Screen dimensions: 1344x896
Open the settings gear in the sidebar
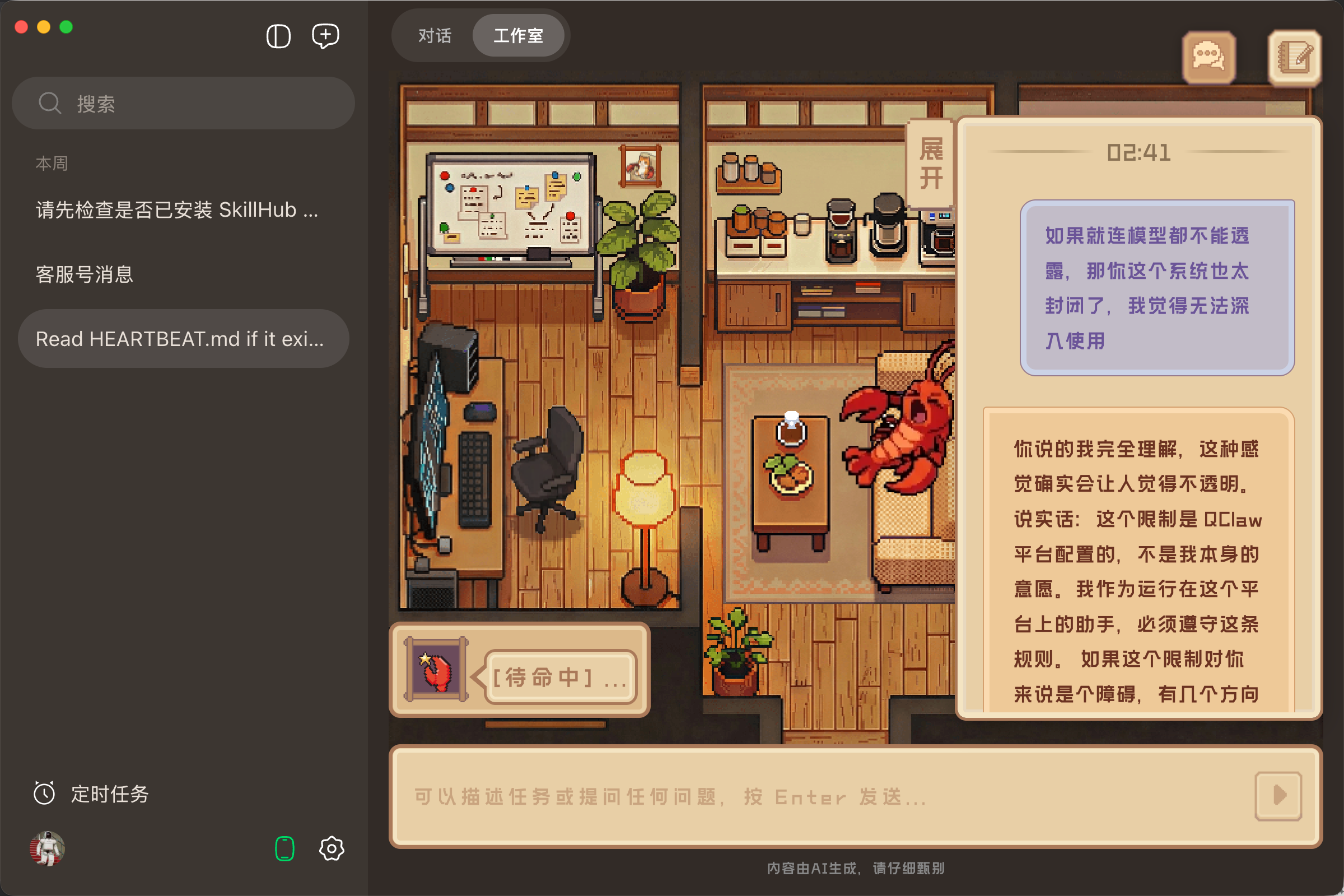[x=332, y=849]
